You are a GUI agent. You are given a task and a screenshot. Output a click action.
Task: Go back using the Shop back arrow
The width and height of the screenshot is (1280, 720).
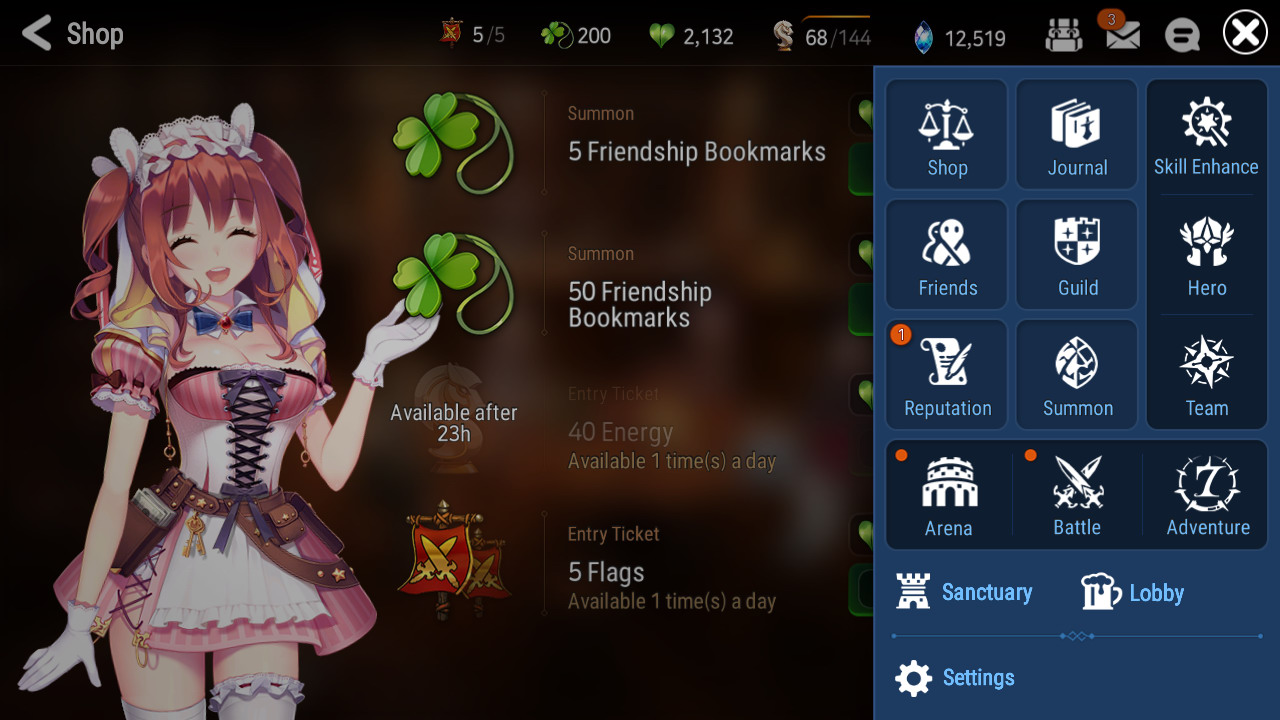pyautogui.click(x=37, y=34)
